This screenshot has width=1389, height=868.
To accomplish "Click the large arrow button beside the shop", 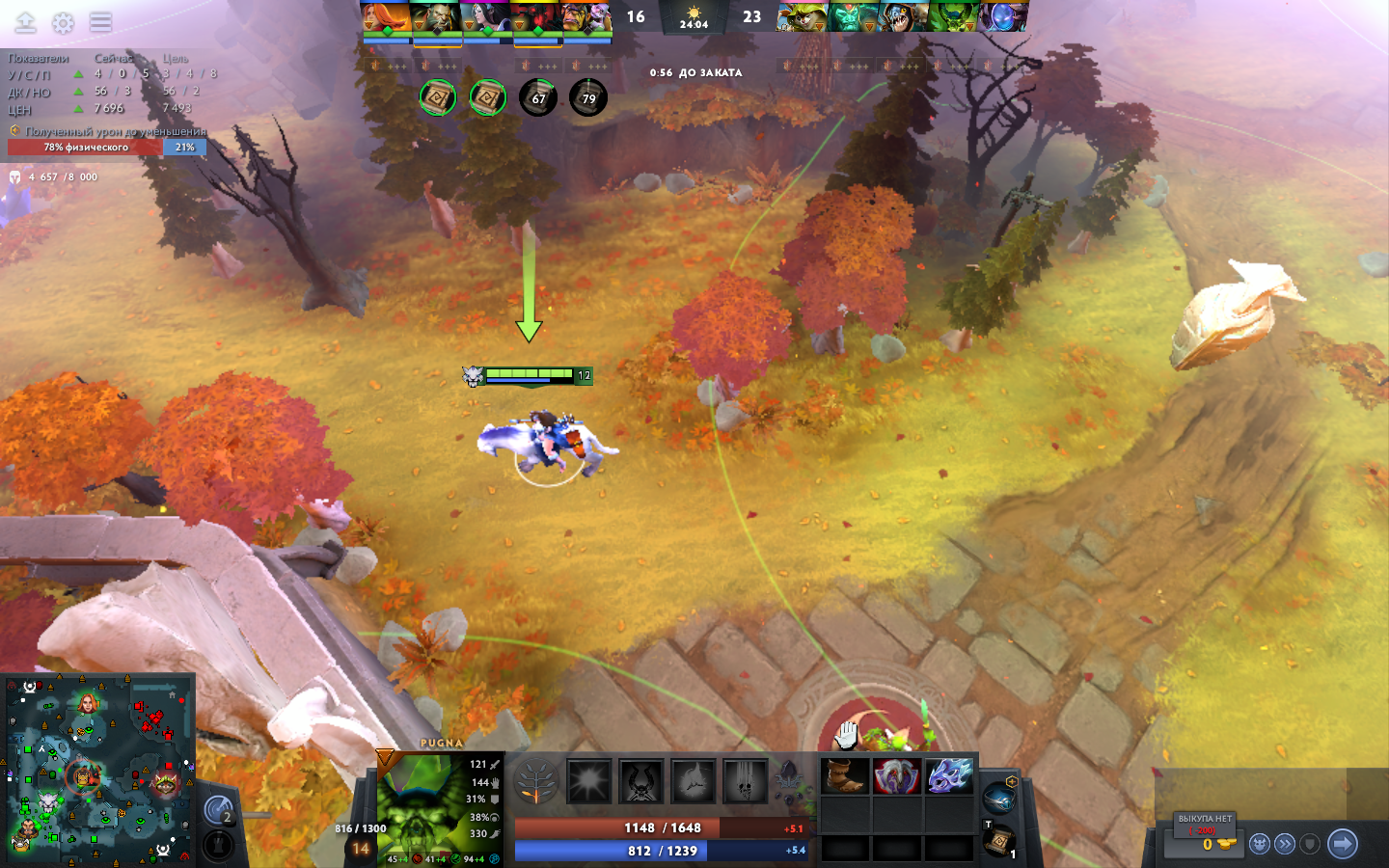I will [x=1342, y=844].
